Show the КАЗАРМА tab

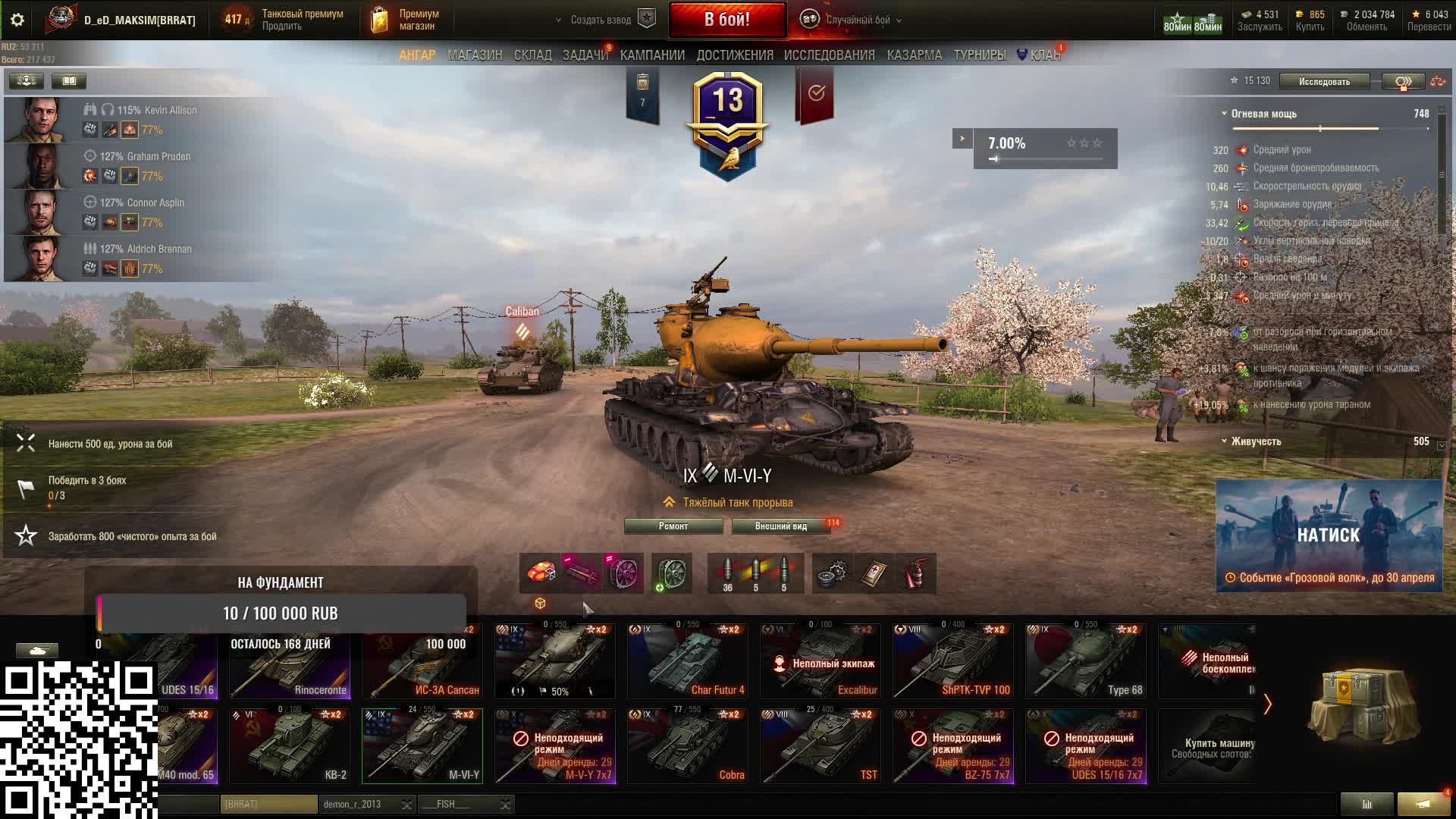914,55
